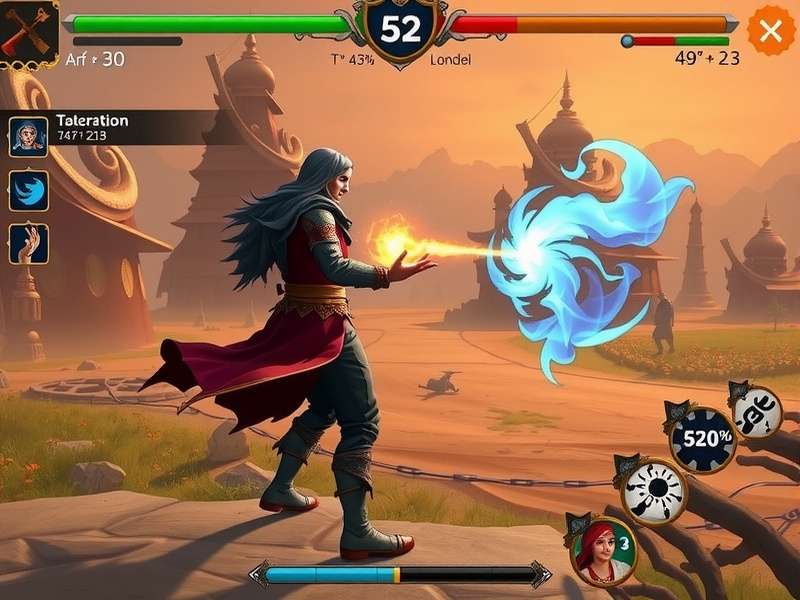Use the raised hand spell icon
The height and width of the screenshot is (600, 800).
click(x=29, y=244)
